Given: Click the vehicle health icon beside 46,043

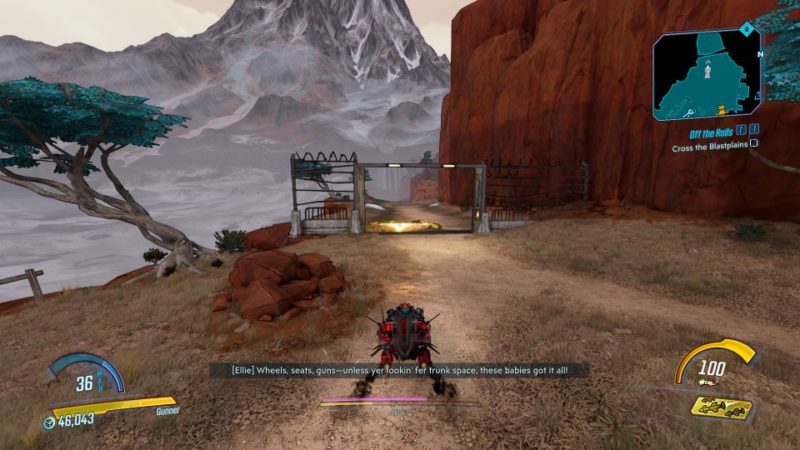Looking at the screenshot, I should click(49, 422).
